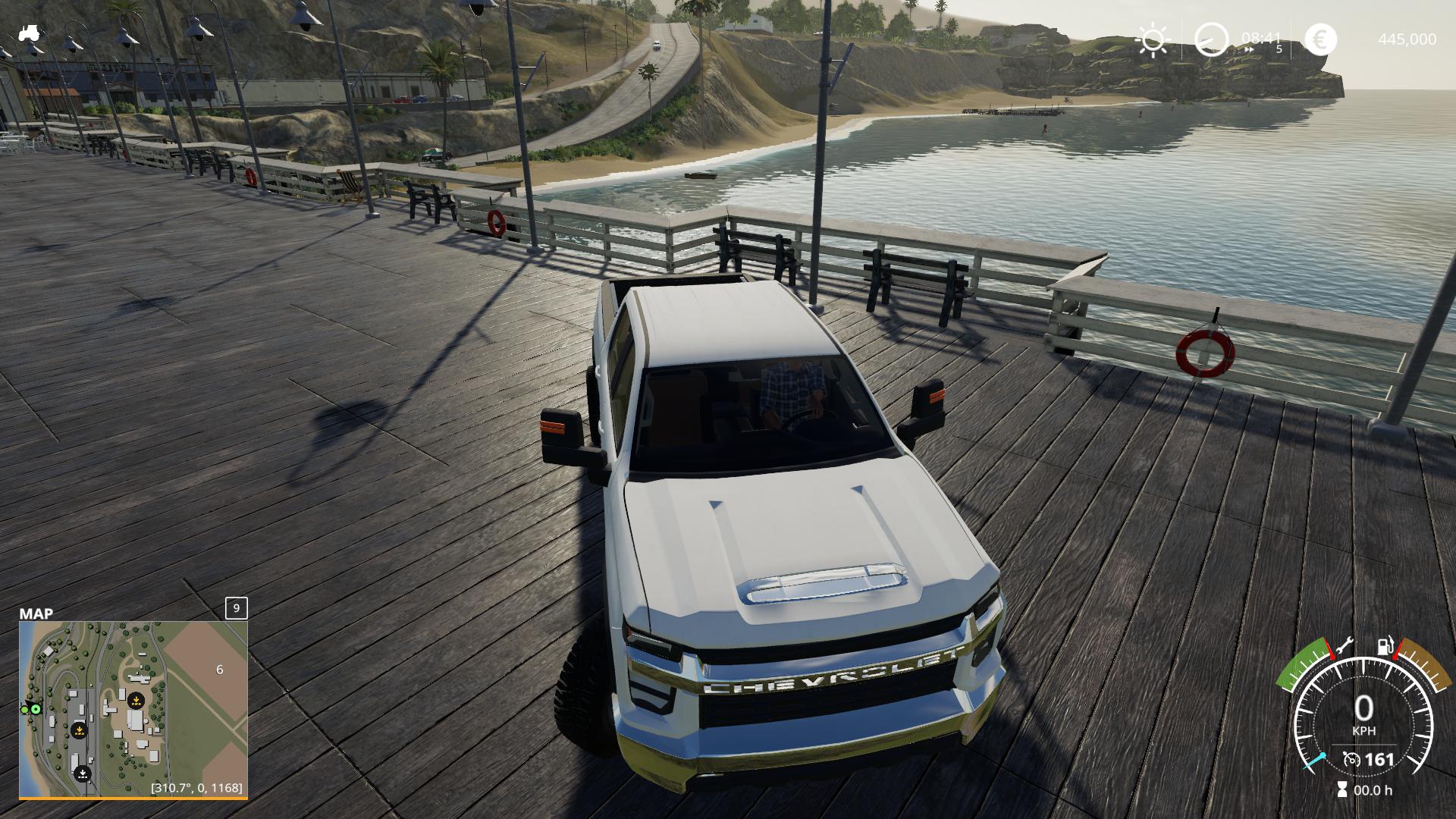Click the wrench damage icon above the speedometer
The image size is (1456, 819).
(1346, 646)
